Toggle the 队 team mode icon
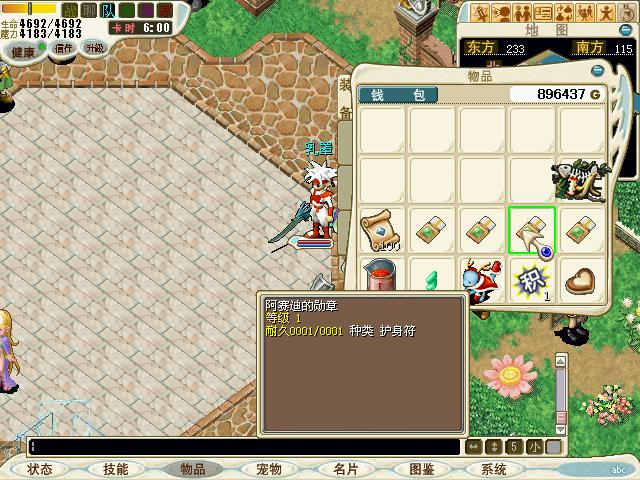This screenshot has height=480, width=640. pyautogui.click(x=108, y=10)
